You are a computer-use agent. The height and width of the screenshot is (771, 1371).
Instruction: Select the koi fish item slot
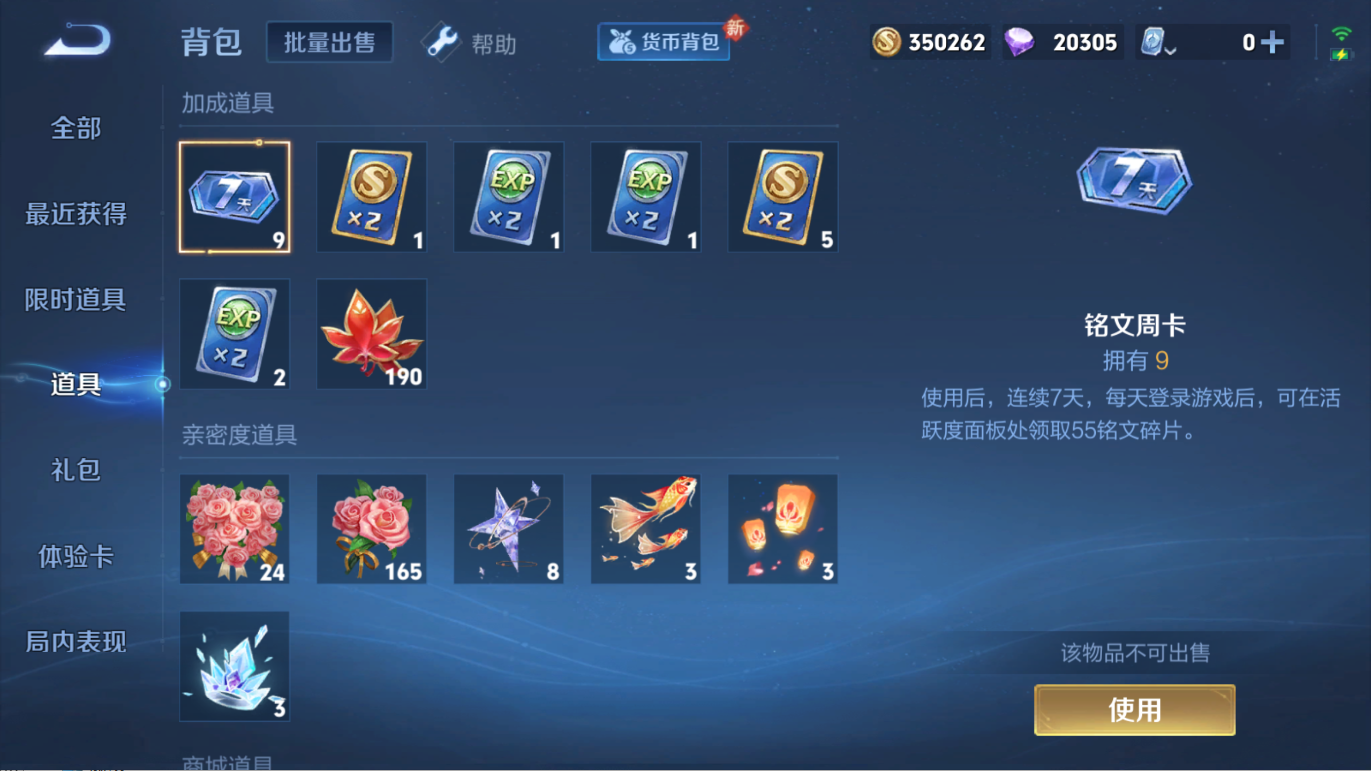[x=646, y=529]
